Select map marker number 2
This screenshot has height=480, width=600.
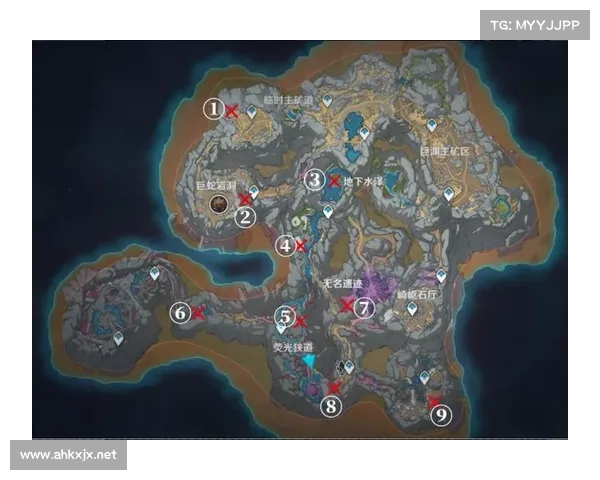tap(246, 213)
